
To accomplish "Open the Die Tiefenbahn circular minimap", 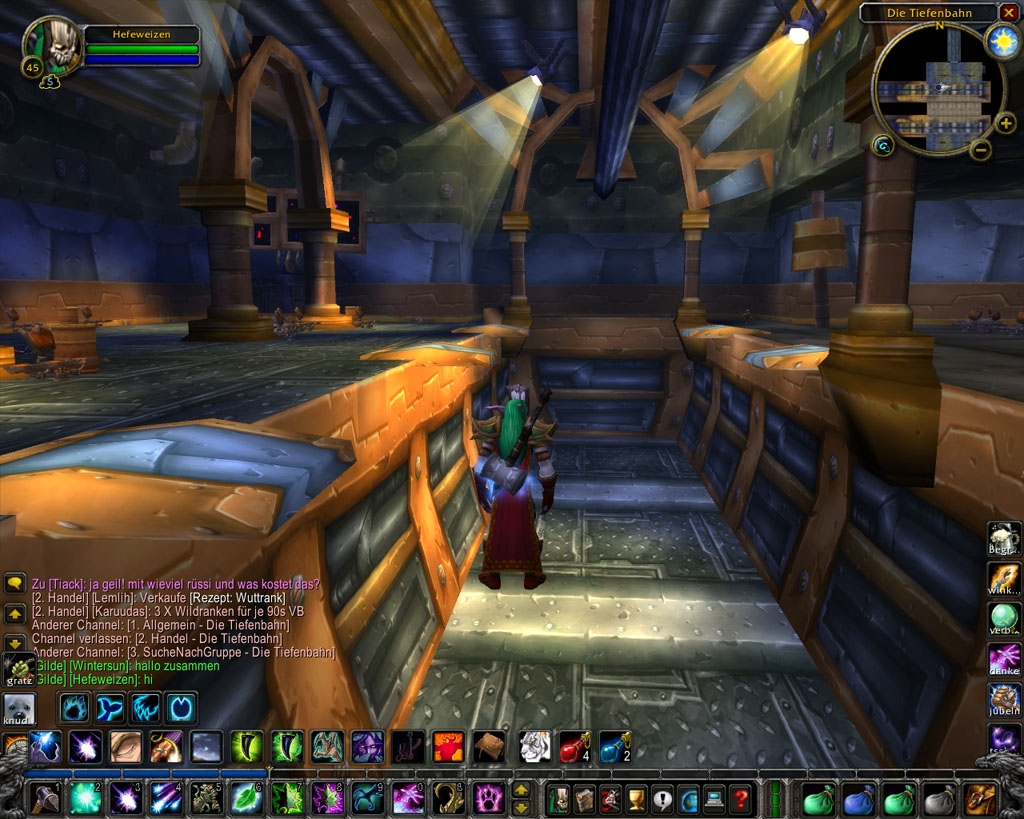I will 939,89.
